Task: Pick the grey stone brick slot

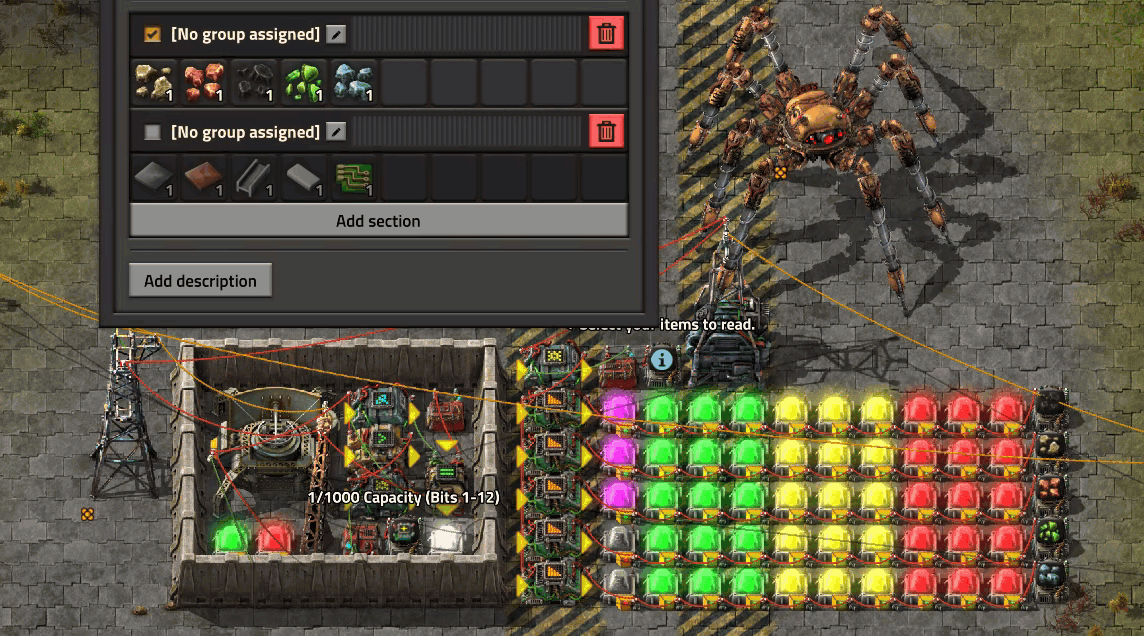Action: (x=305, y=178)
